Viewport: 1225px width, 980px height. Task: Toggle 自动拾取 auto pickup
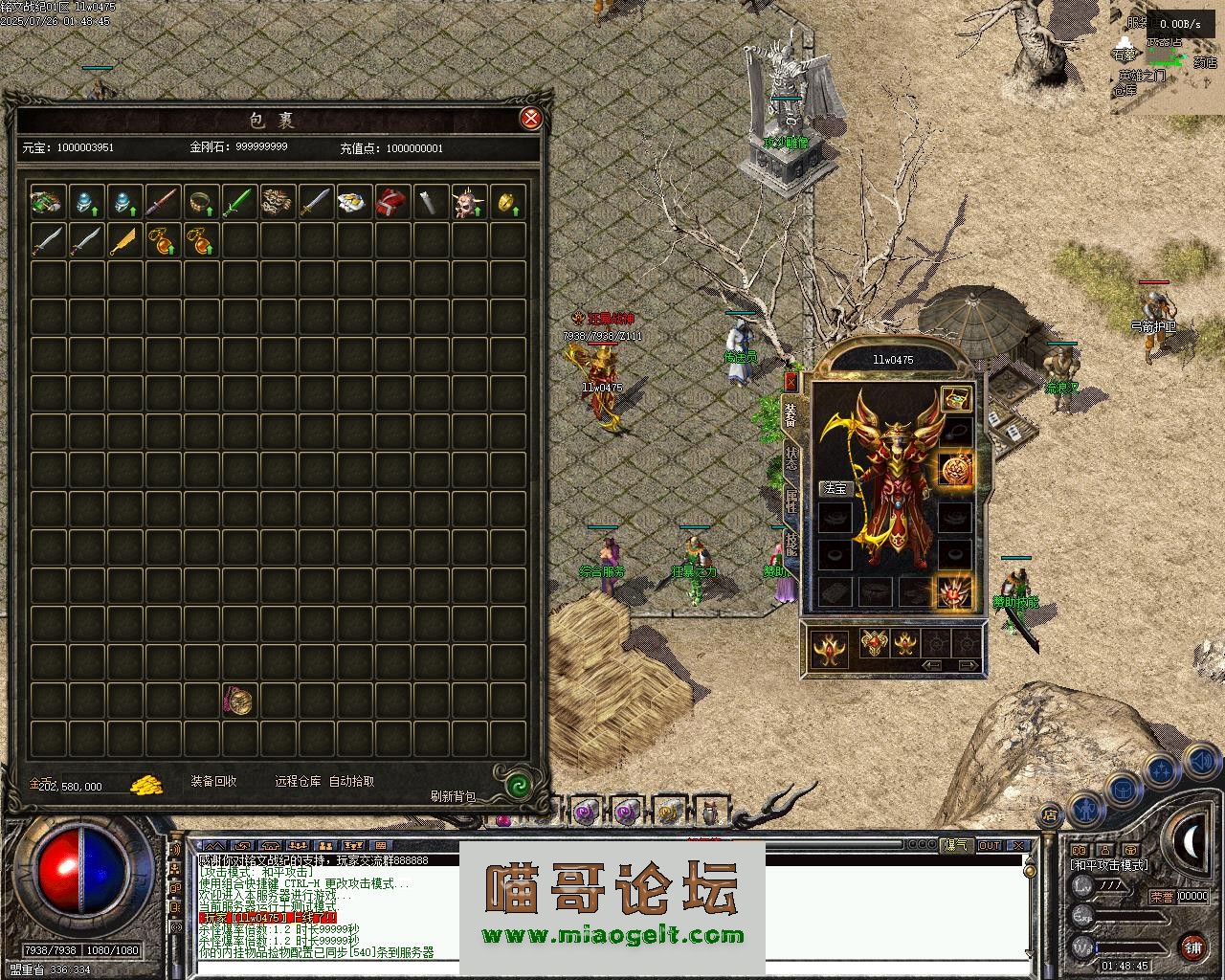point(352,781)
